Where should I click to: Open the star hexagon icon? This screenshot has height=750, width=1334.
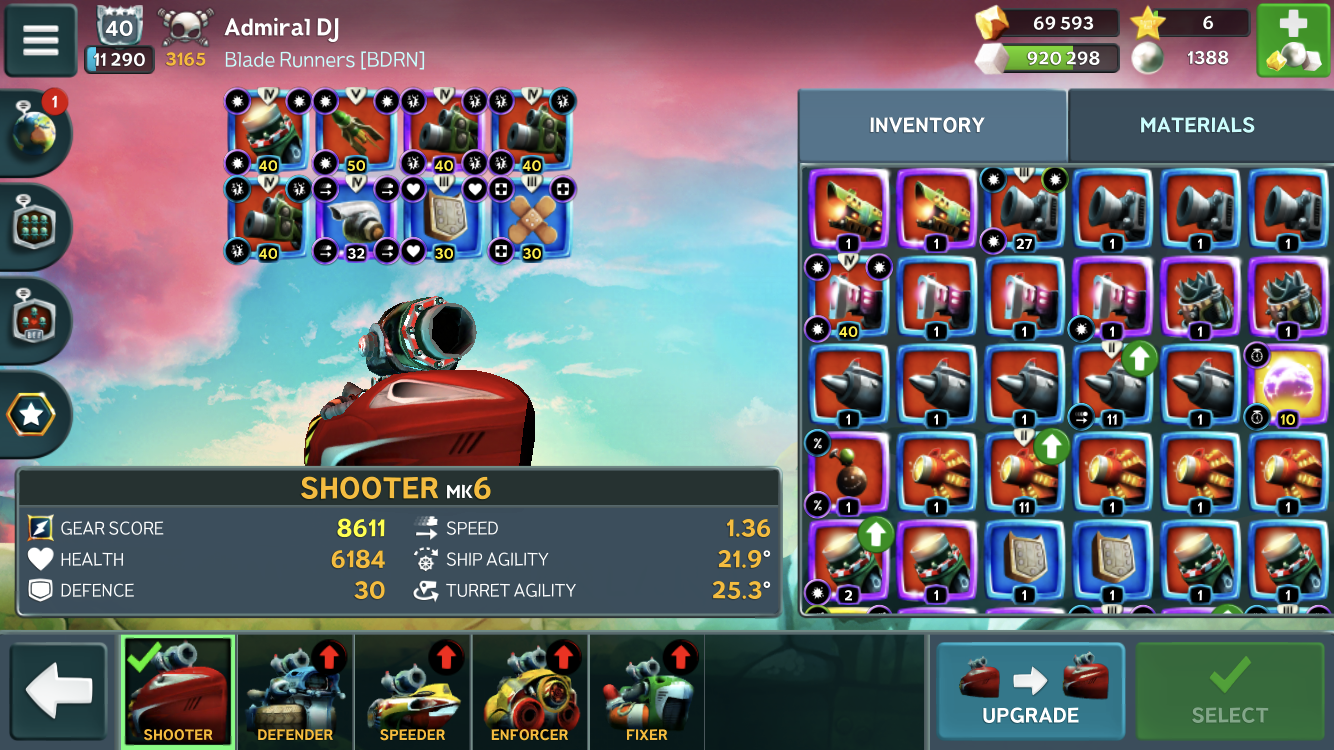pos(32,414)
